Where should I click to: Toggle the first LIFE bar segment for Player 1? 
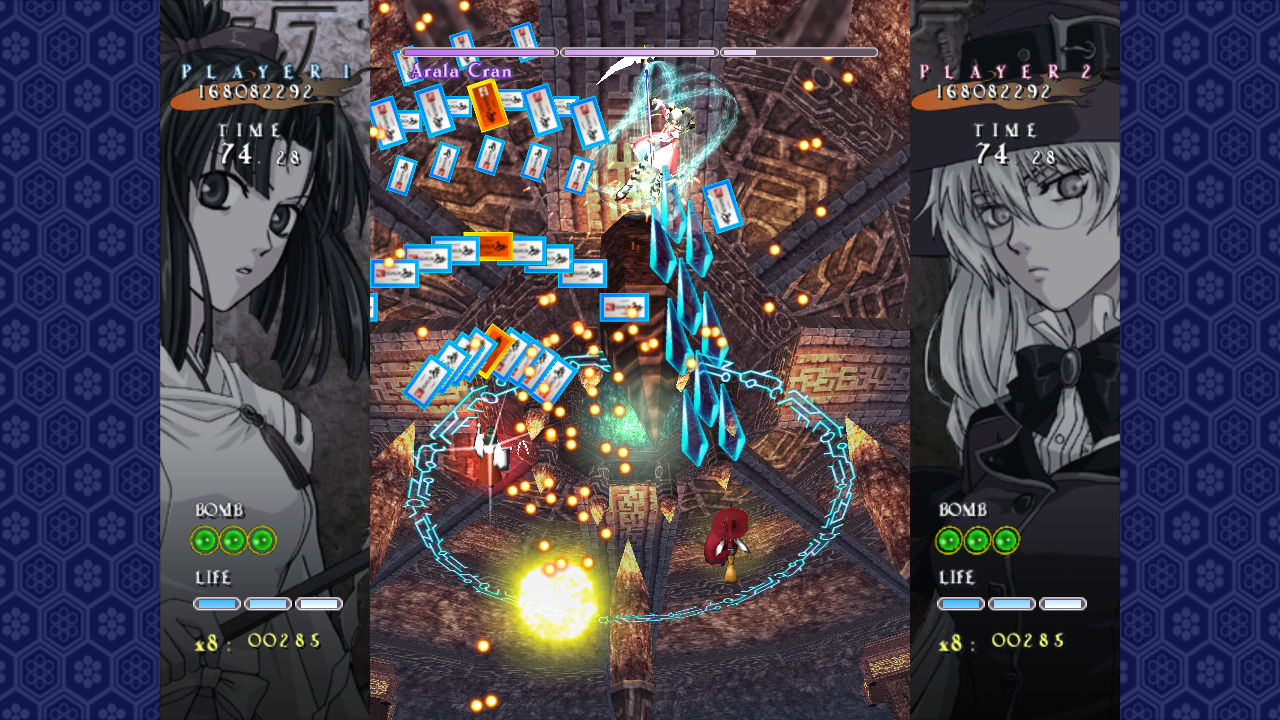(x=219, y=603)
